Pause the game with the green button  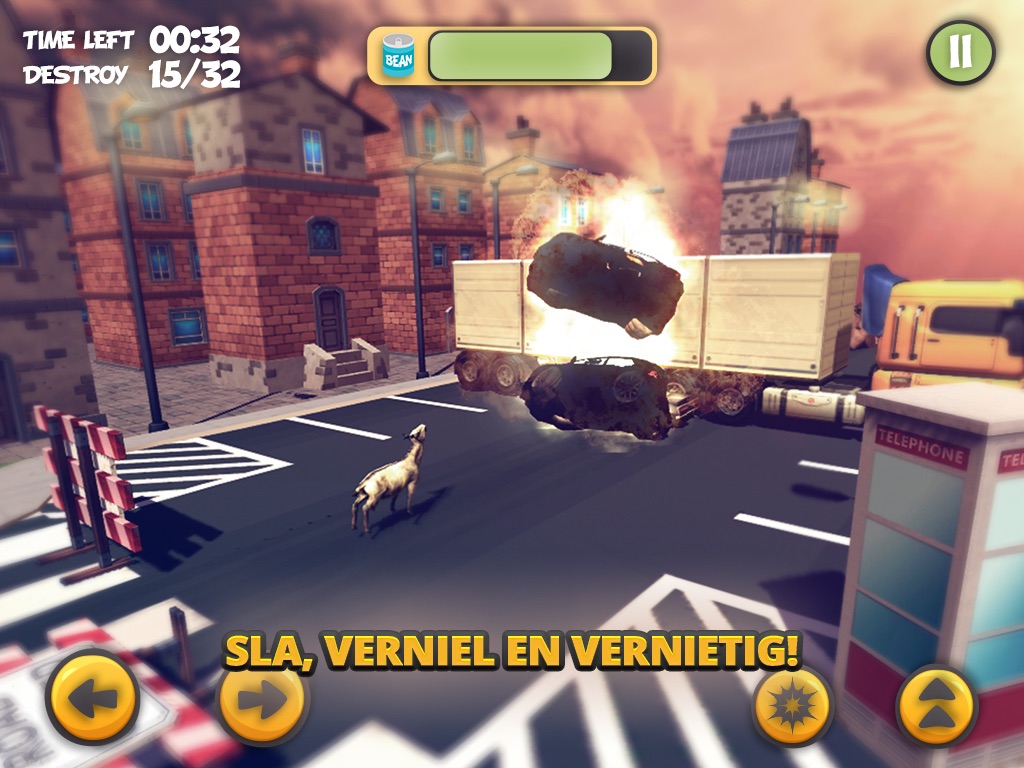tap(960, 51)
